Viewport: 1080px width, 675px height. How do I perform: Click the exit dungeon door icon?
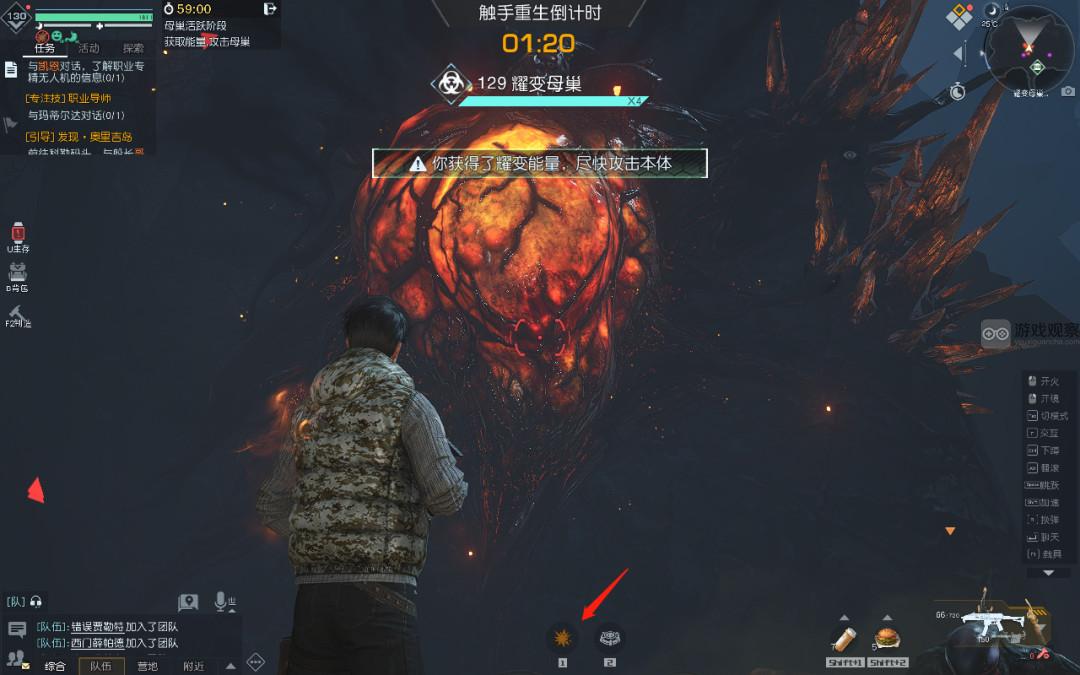click(270, 9)
